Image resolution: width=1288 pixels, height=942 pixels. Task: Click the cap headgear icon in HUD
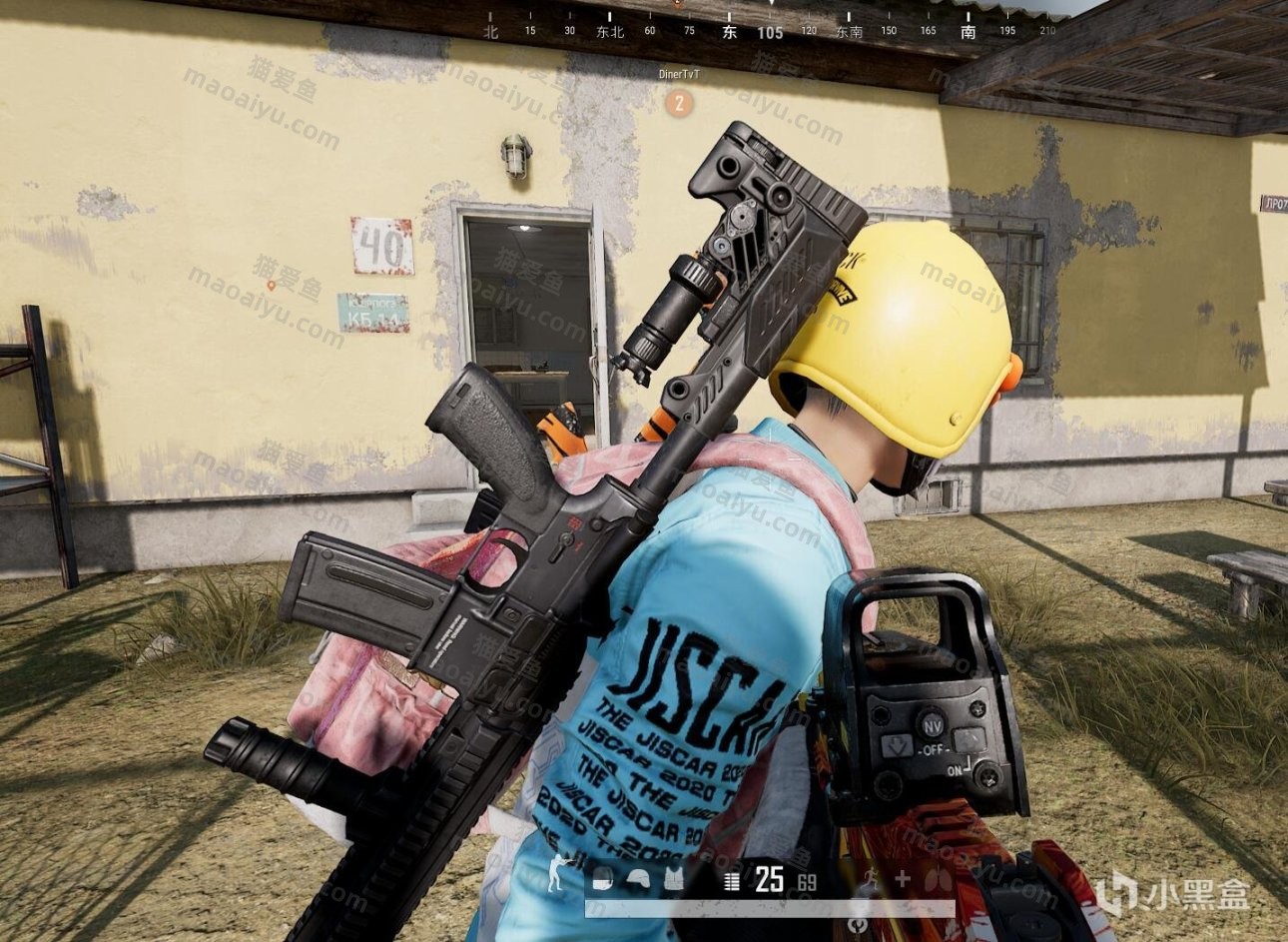click(602, 881)
